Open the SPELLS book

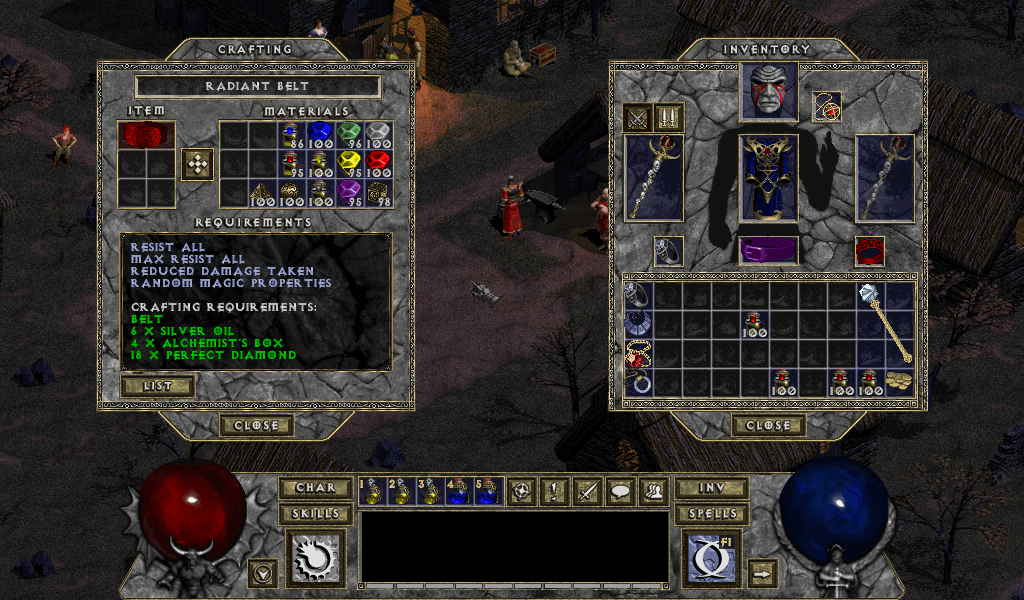[711, 514]
